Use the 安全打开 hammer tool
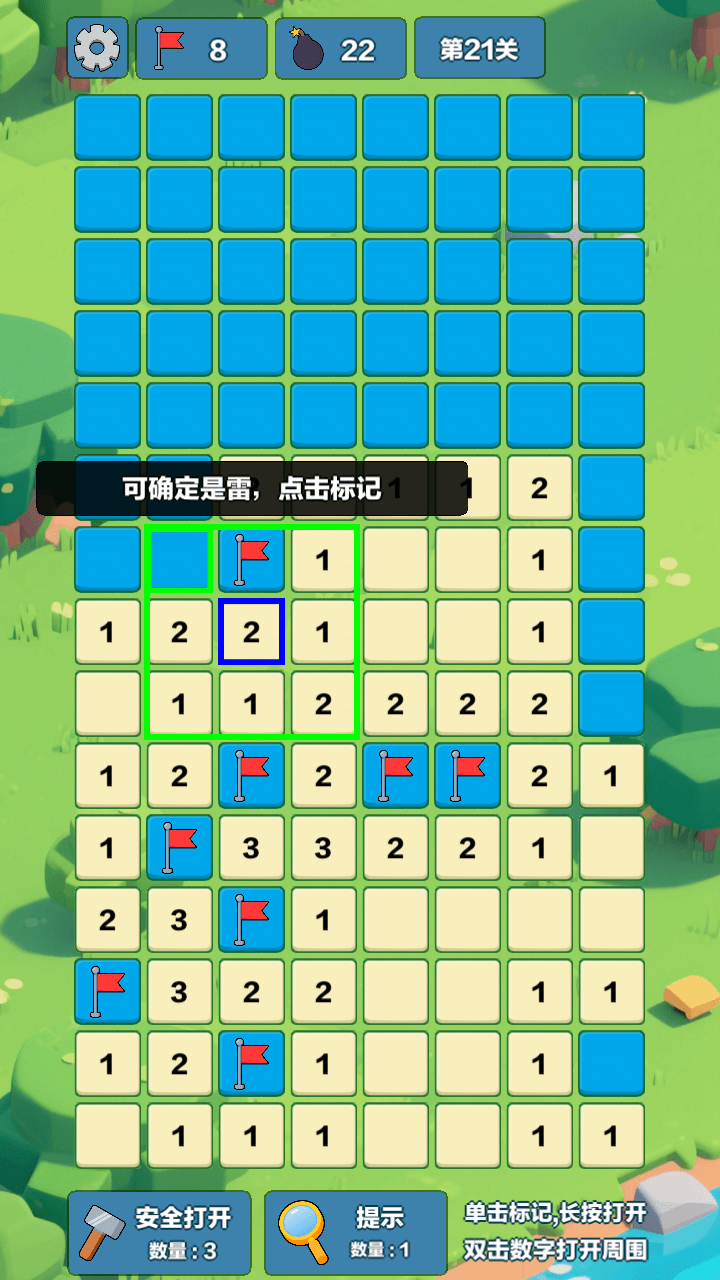720x1280 pixels. pos(160,1232)
